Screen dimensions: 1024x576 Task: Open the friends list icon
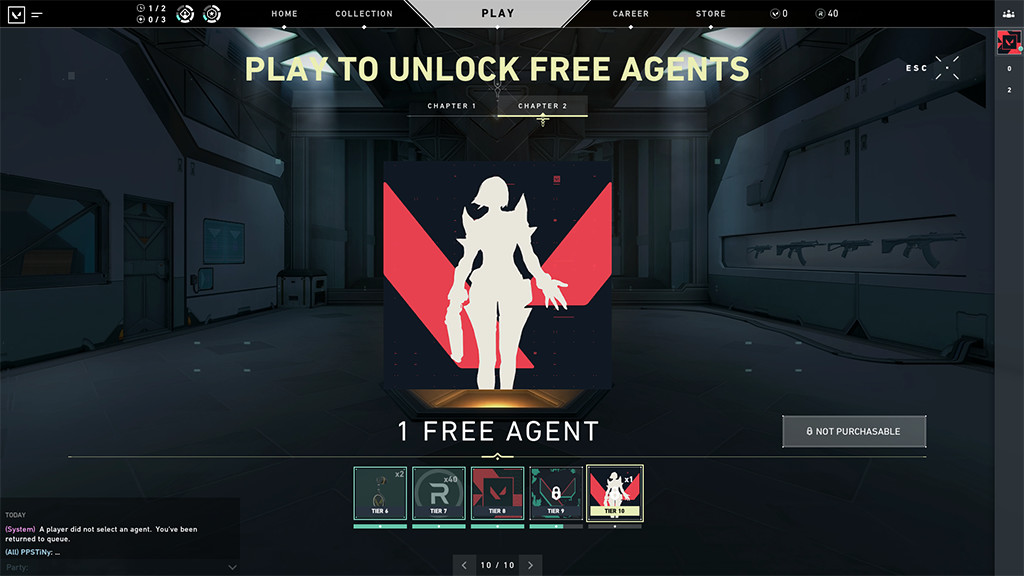[1008, 14]
